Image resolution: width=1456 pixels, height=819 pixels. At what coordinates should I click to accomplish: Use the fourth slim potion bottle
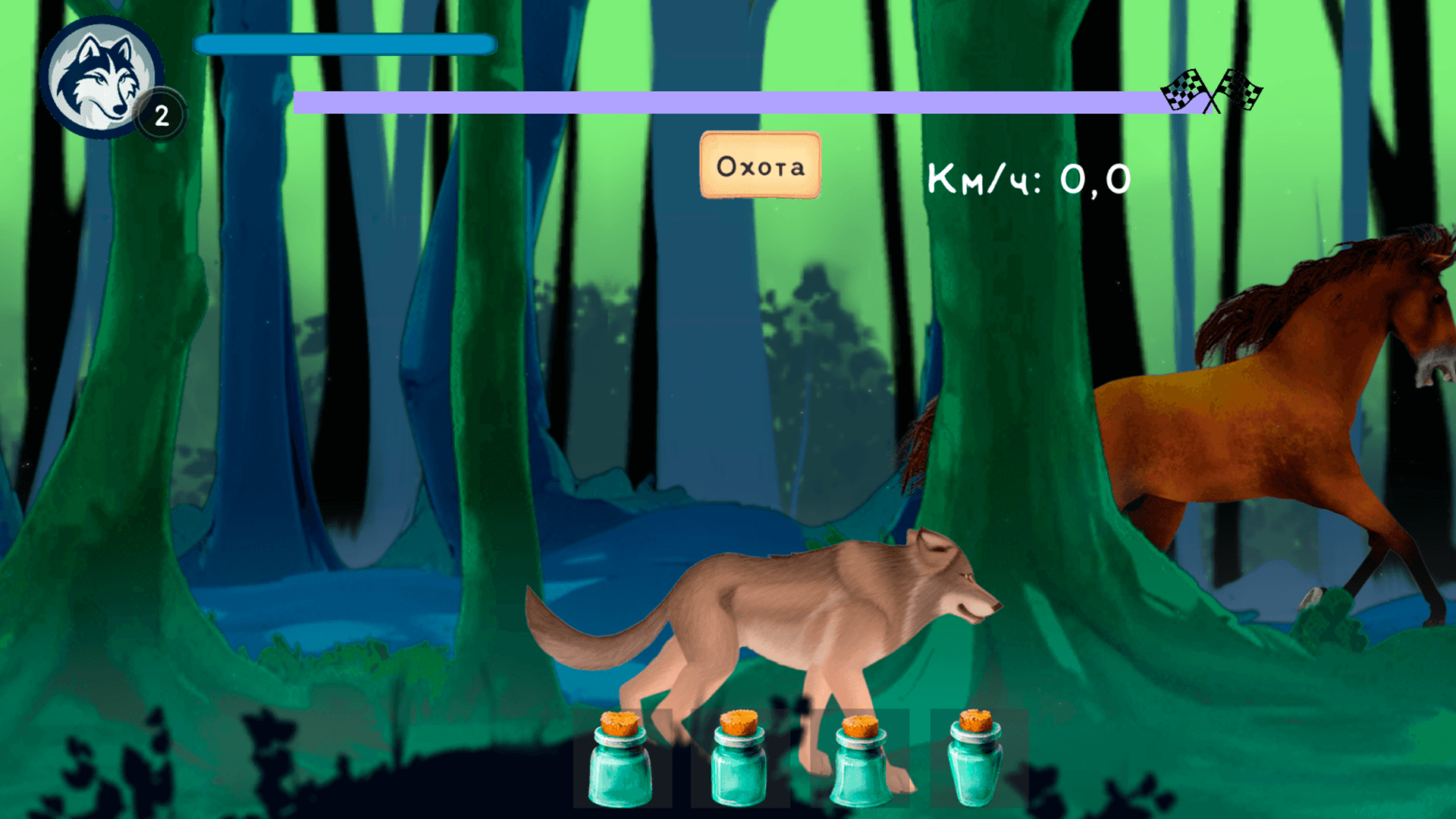tap(977, 766)
